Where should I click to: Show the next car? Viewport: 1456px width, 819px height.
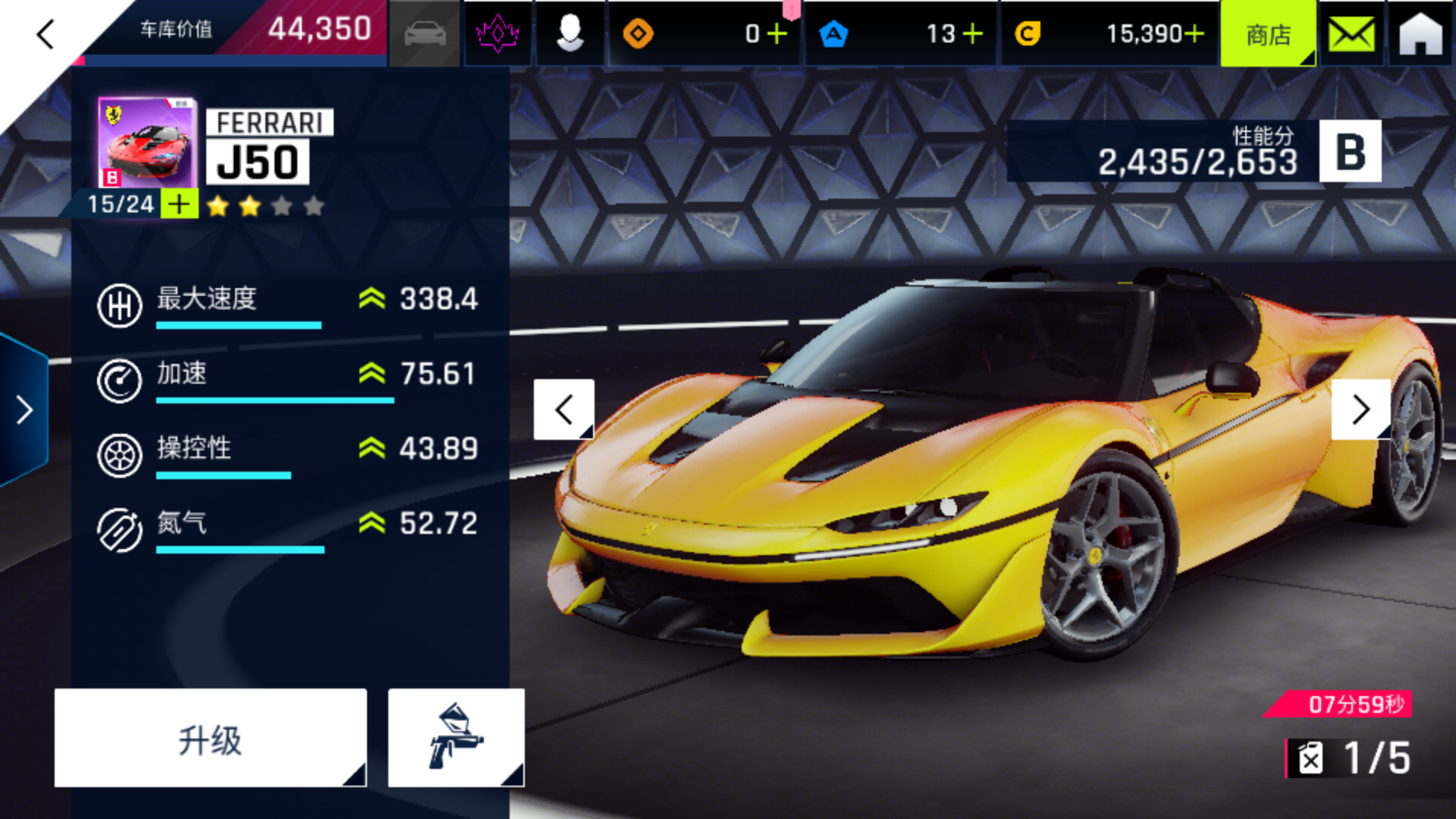point(1360,410)
